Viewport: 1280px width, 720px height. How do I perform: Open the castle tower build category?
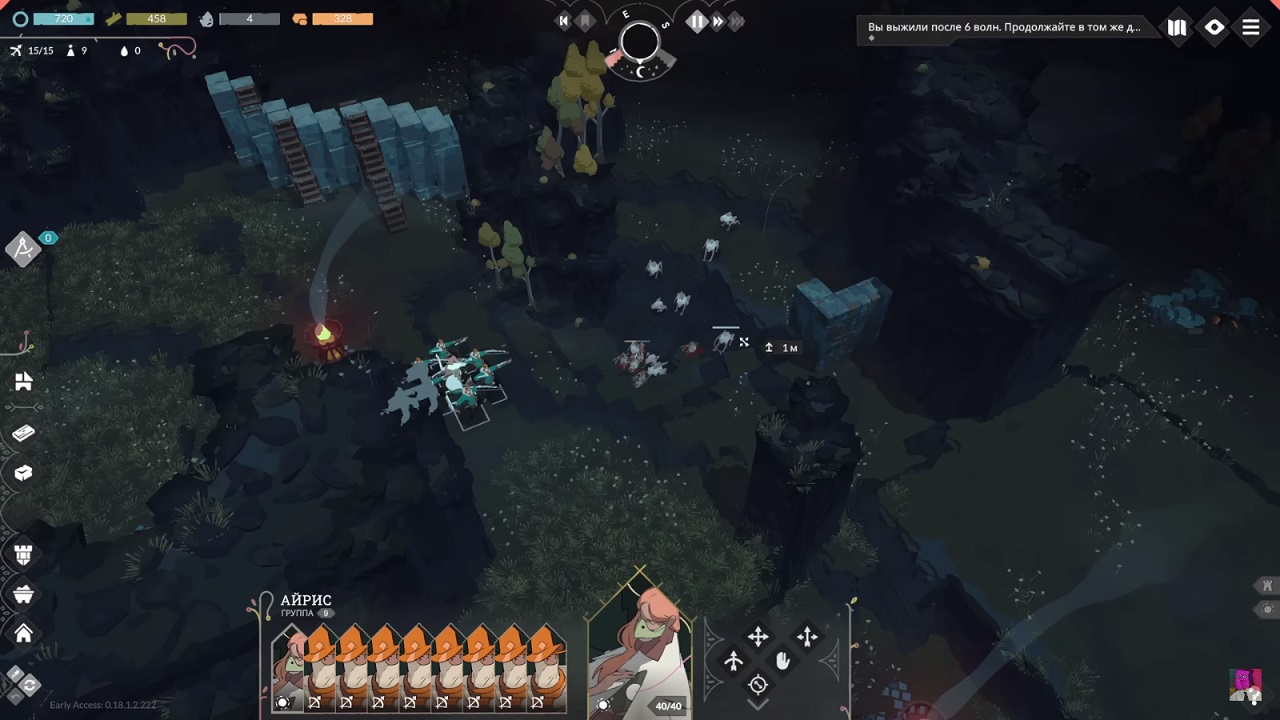pyautogui.click(x=24, y=554)
